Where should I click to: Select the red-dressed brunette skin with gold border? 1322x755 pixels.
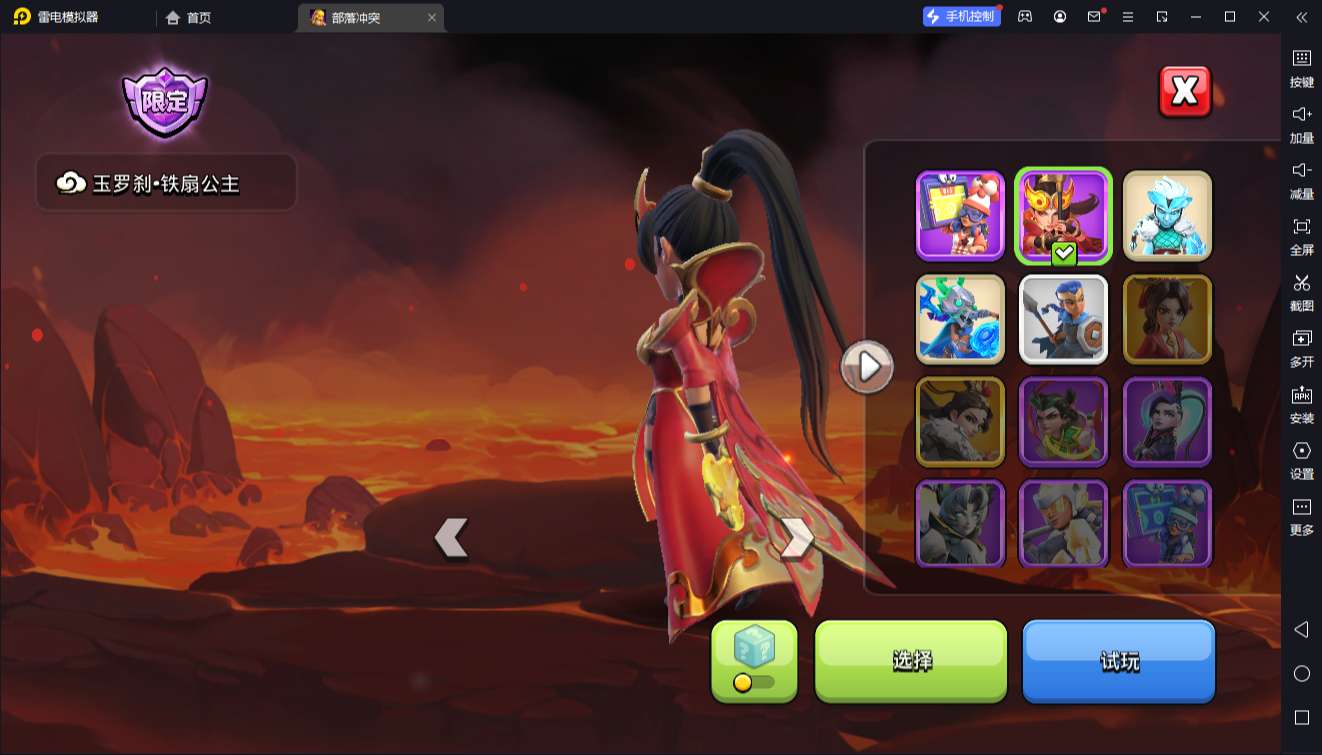1167,319
